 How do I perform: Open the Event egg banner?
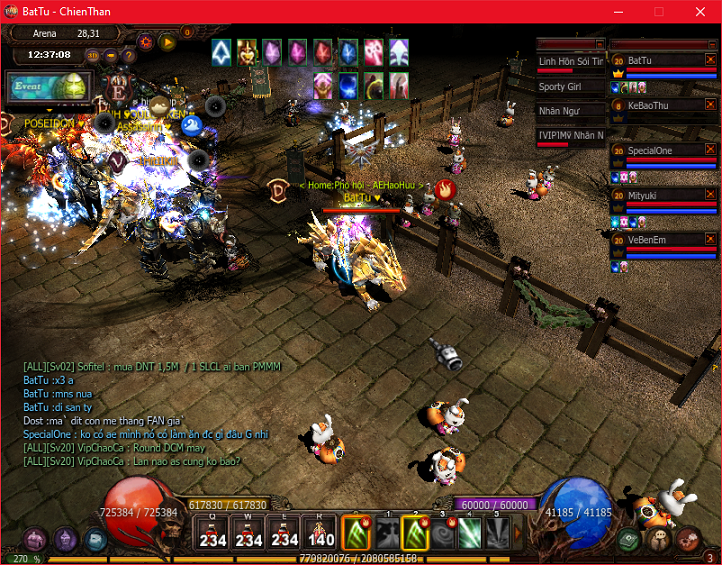pos(48,86)
